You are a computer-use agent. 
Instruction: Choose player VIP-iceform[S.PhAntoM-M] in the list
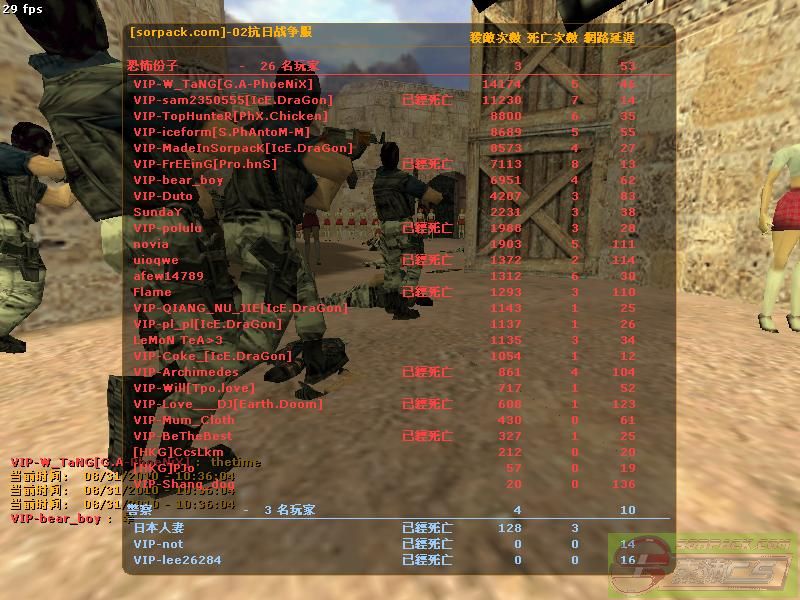pos(221,132)
